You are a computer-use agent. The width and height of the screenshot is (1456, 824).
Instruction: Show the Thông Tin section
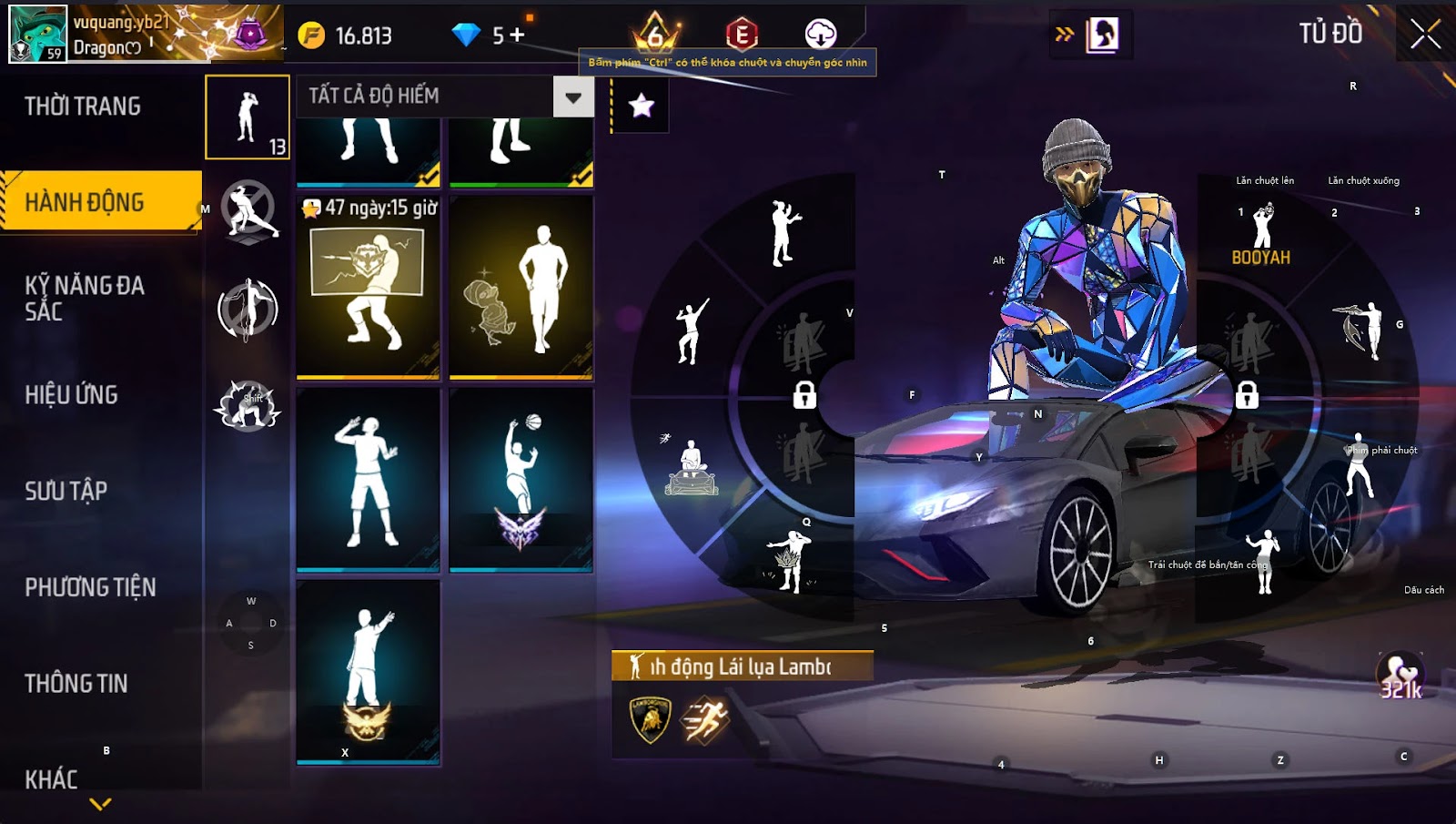pyautogui.click(x=76, y=683)
